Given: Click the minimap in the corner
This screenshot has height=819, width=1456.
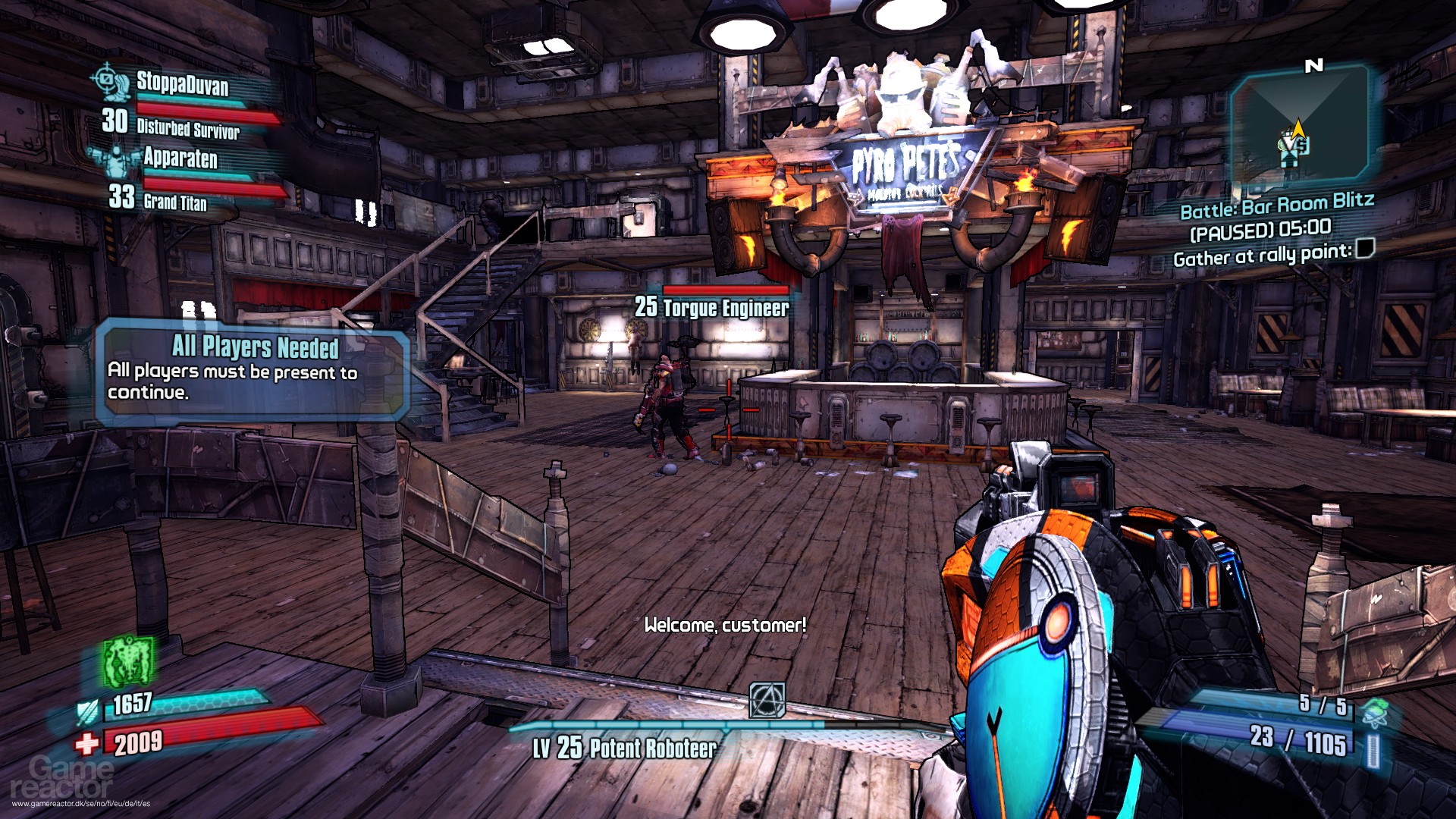Looking at the screenshot, I should click(x=1299, y=126).
